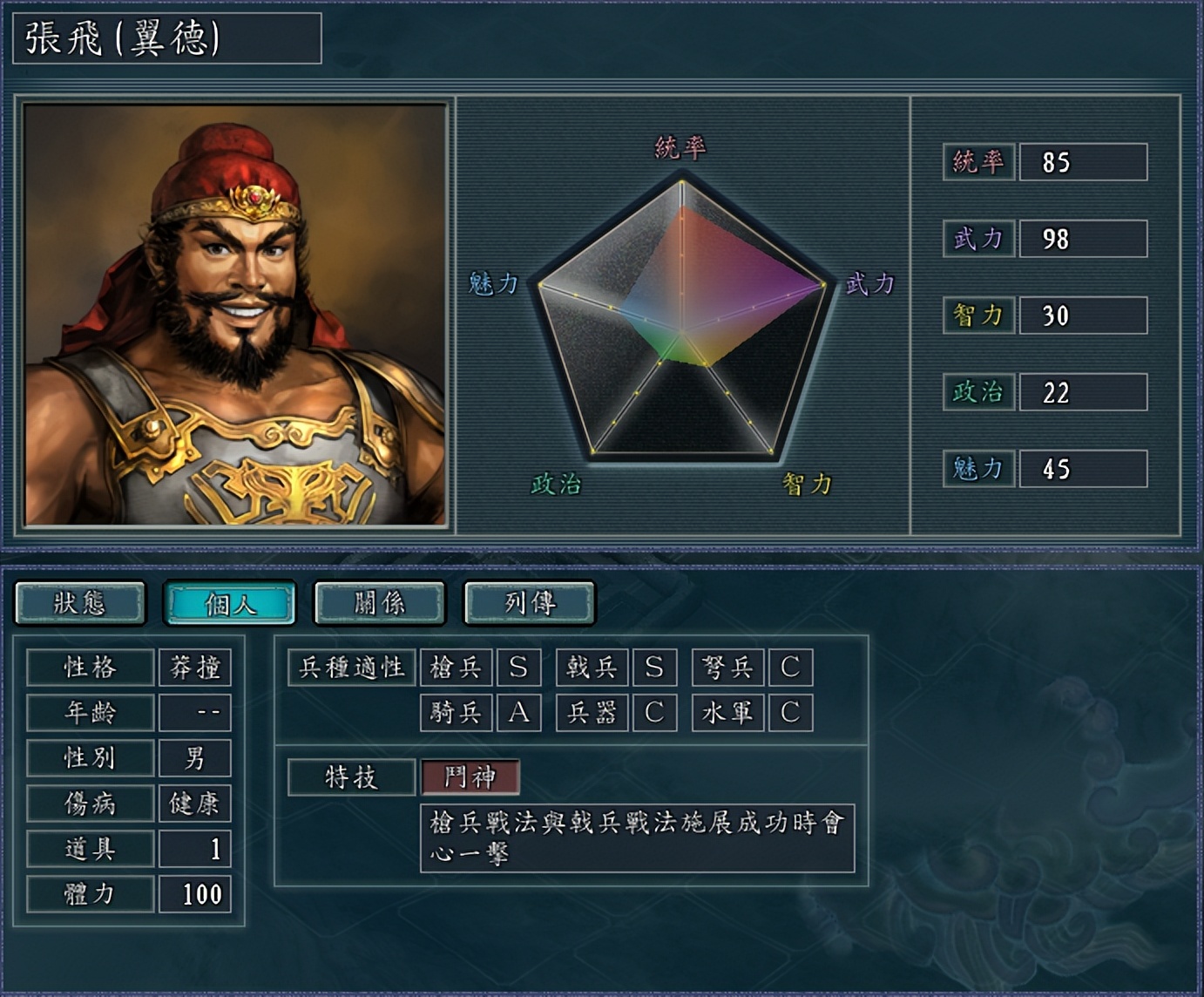Click the 健康 injury status field

(195, 804)
